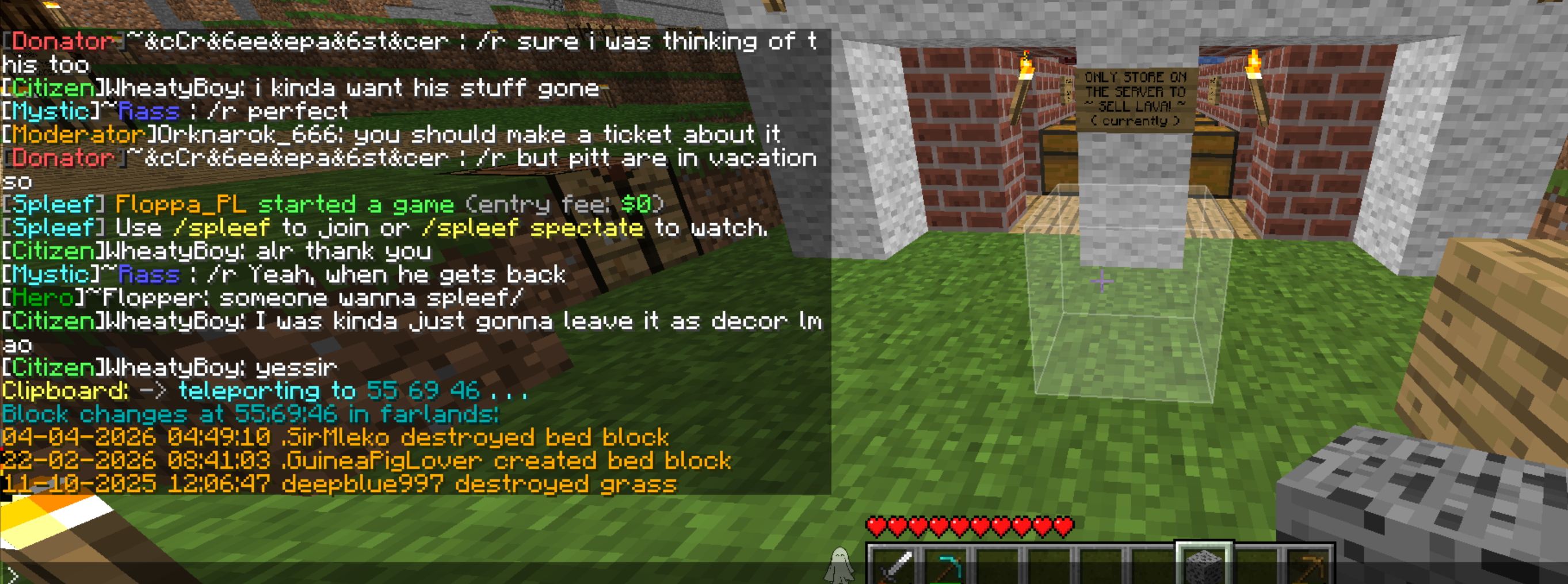The image size is (1568, 584).
Task: Select the bedrock block hotbar slot
Action: 1204,564
